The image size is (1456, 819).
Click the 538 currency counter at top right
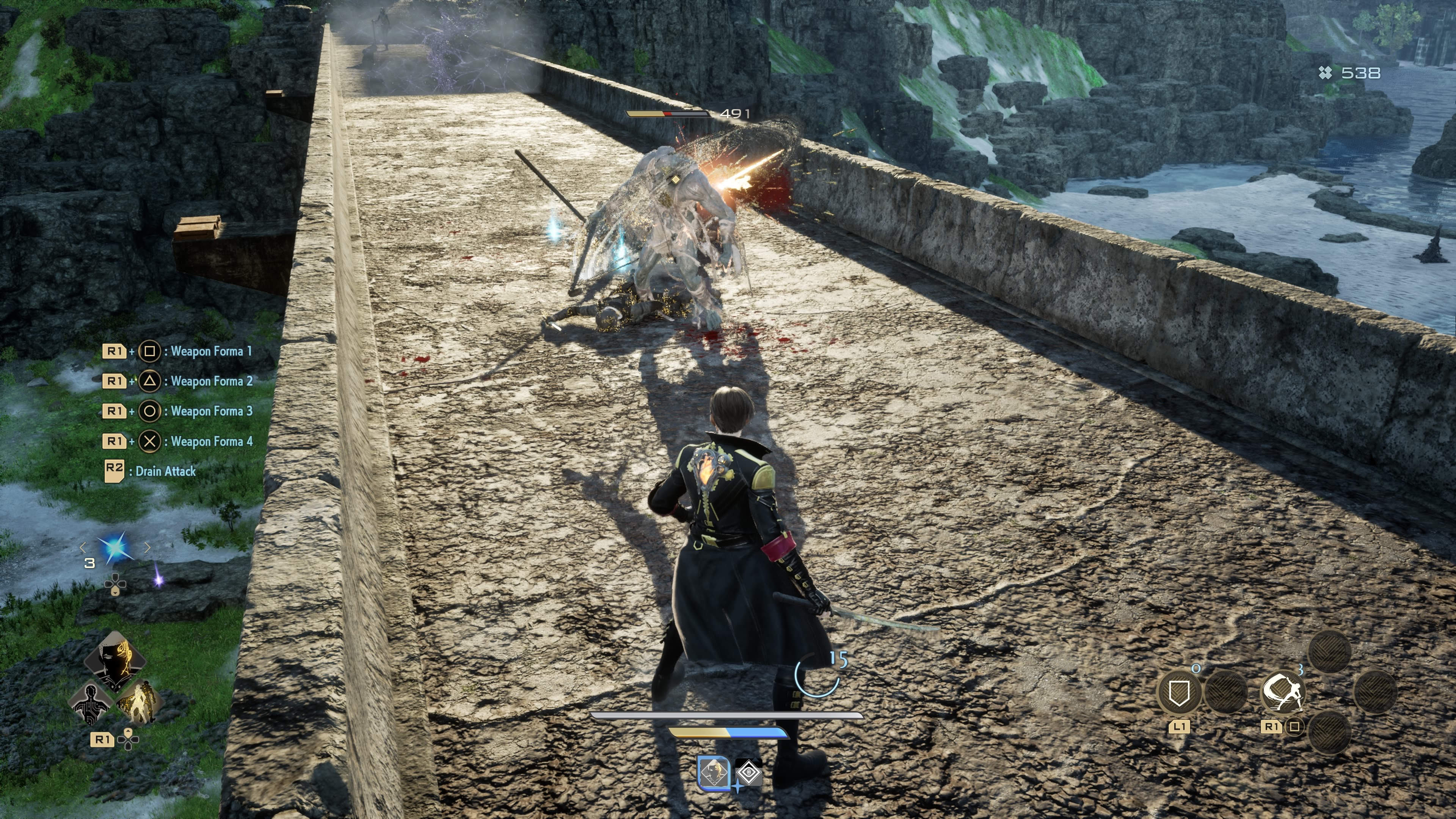pyautogui.click(x=1358, y=72)
